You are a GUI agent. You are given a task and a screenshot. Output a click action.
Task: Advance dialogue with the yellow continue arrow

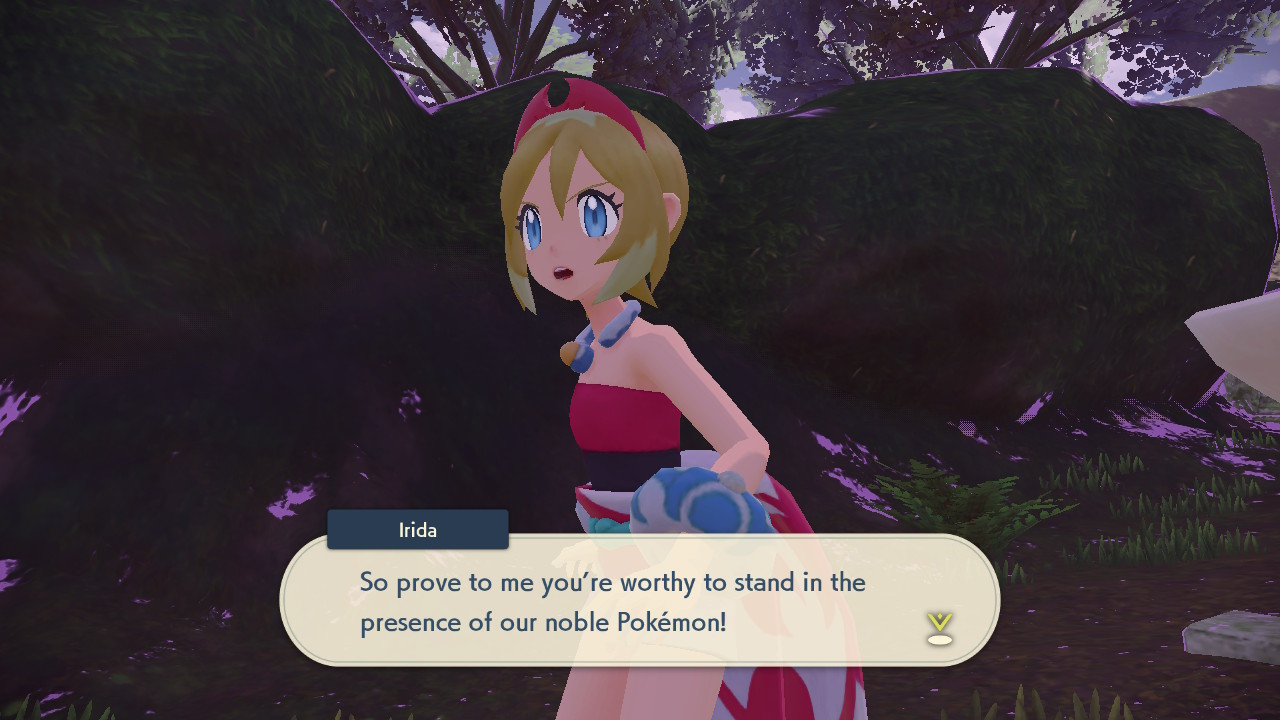pyautogui.click(x=939, y=627)
